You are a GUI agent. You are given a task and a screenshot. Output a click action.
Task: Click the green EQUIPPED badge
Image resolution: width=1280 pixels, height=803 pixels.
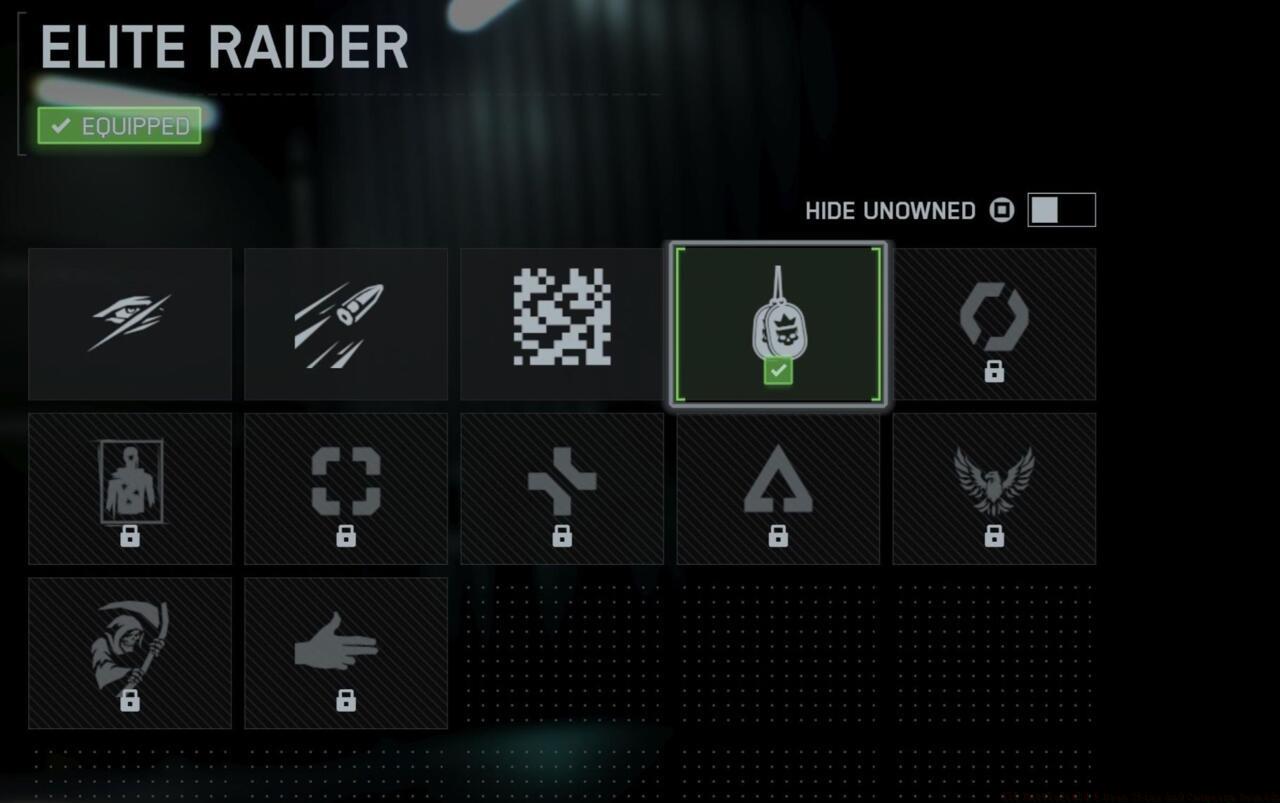click(118, 125)
